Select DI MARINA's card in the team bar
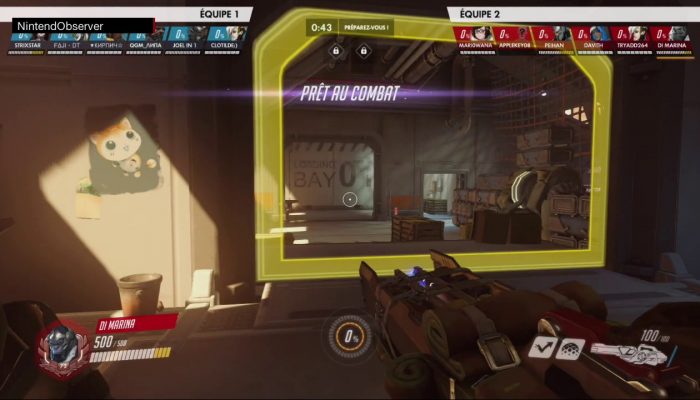The height and width of the screenshot is (400, 700). 673,37
